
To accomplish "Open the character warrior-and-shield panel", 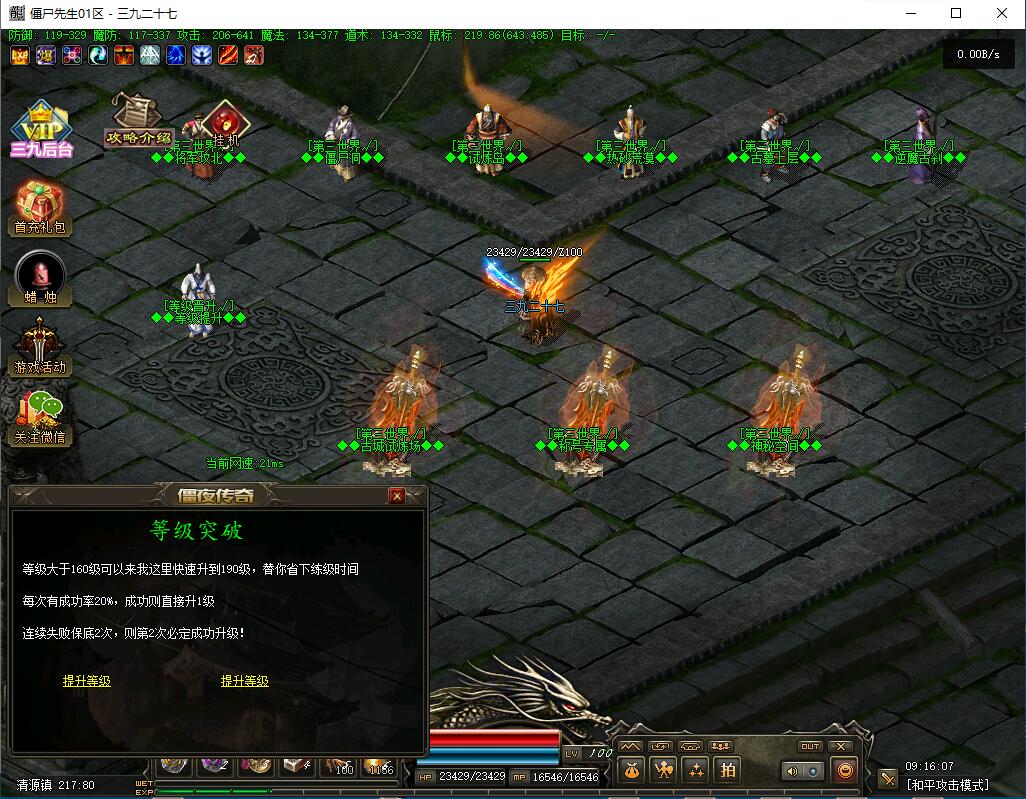I will coord(663,770).
